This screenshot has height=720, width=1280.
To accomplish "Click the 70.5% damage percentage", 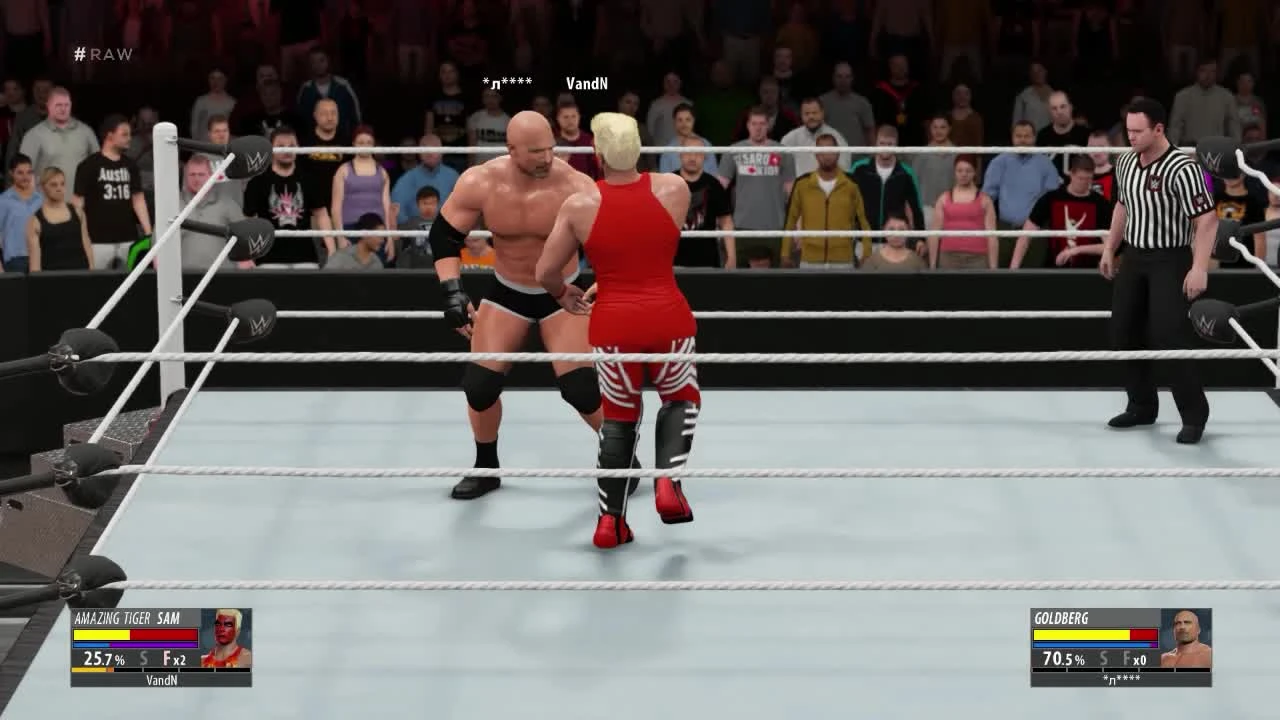I will [1063, 659].
